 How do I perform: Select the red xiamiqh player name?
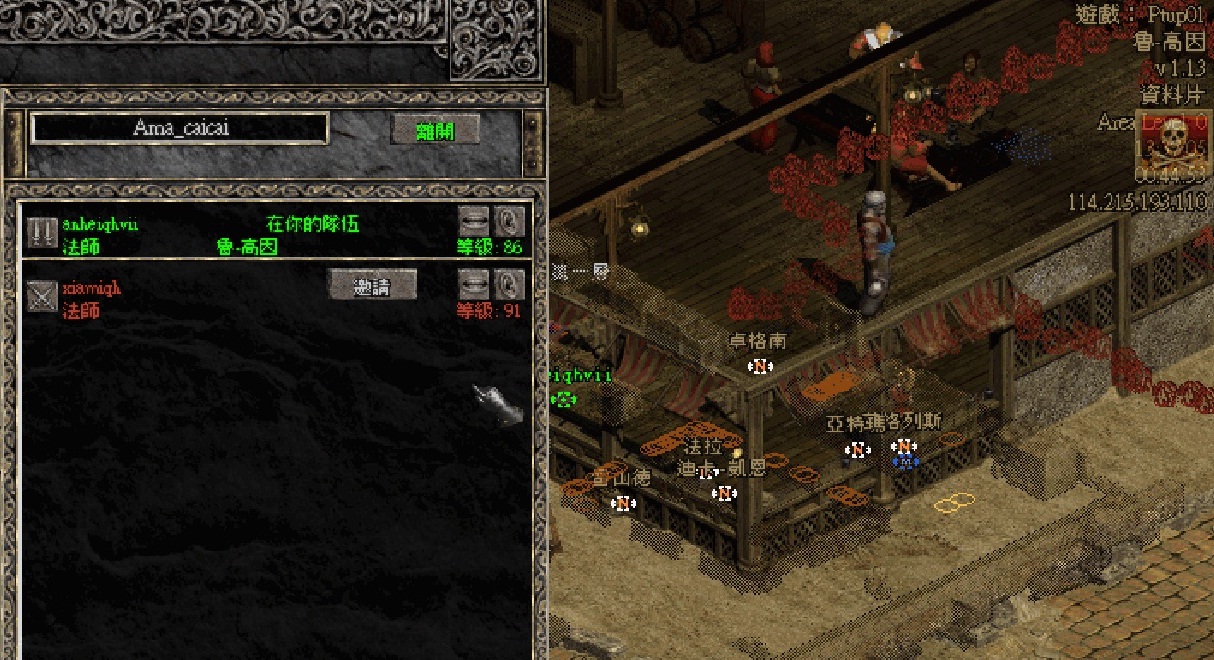point(91,288)
